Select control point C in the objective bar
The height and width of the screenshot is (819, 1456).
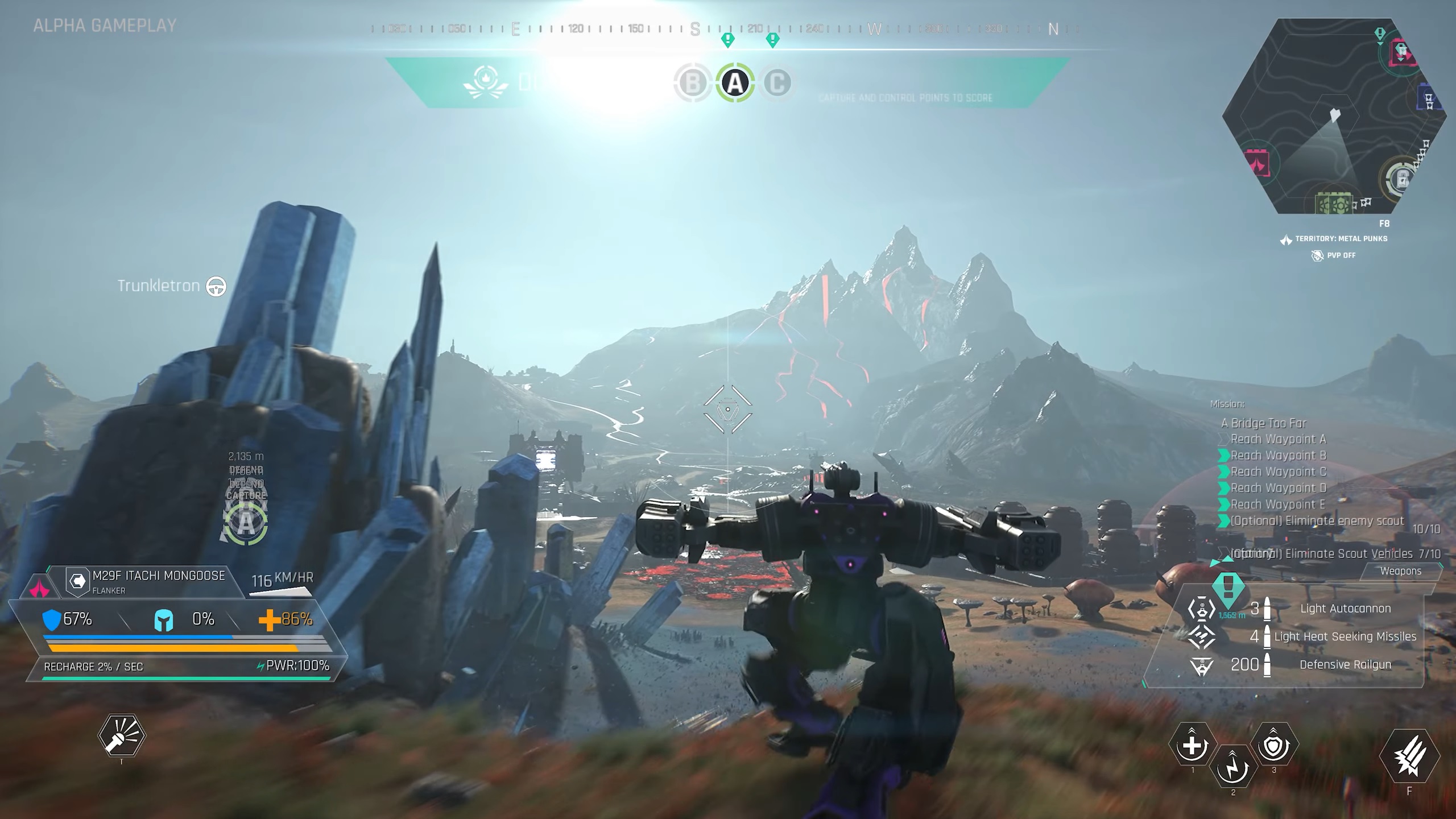(x=777, y=84)
